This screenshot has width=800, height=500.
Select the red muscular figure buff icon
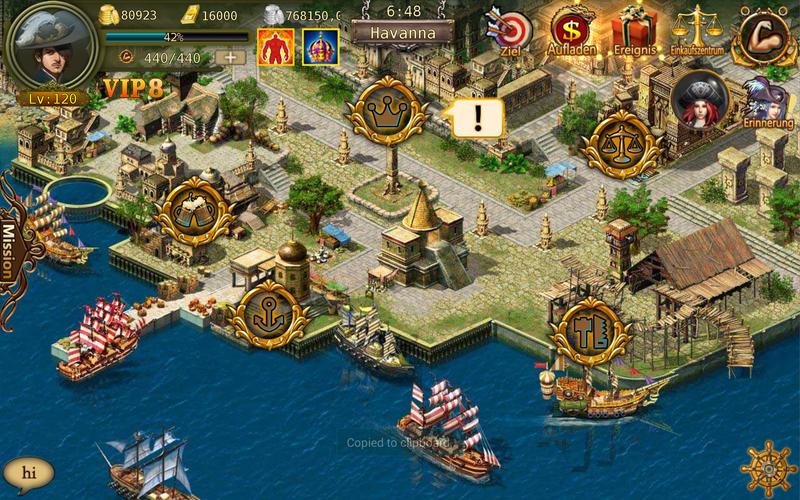274,46
